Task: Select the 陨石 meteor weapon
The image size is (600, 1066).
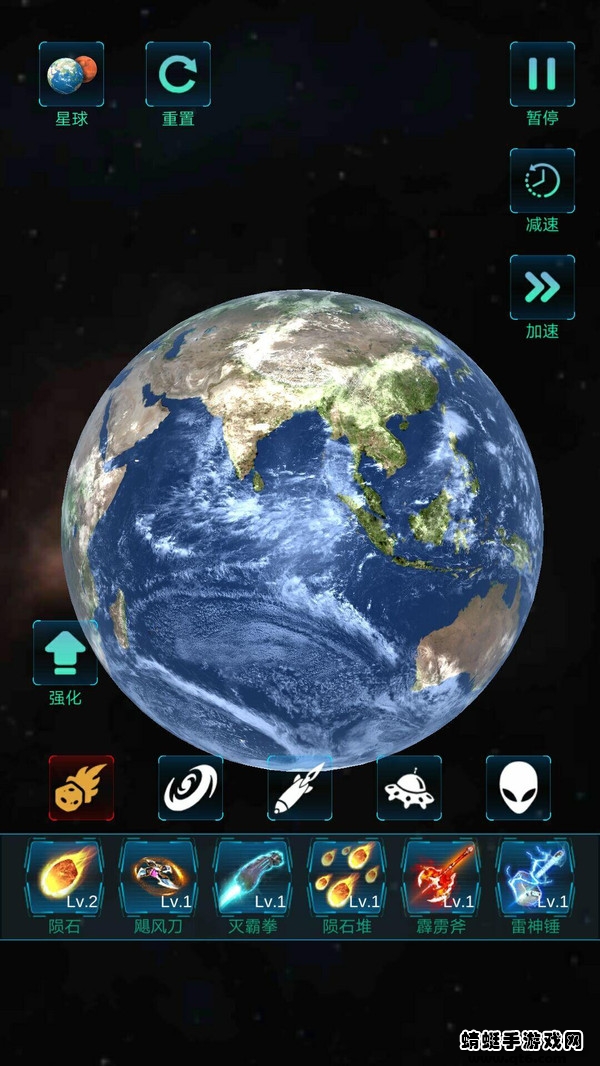Action: coord(64,877)
